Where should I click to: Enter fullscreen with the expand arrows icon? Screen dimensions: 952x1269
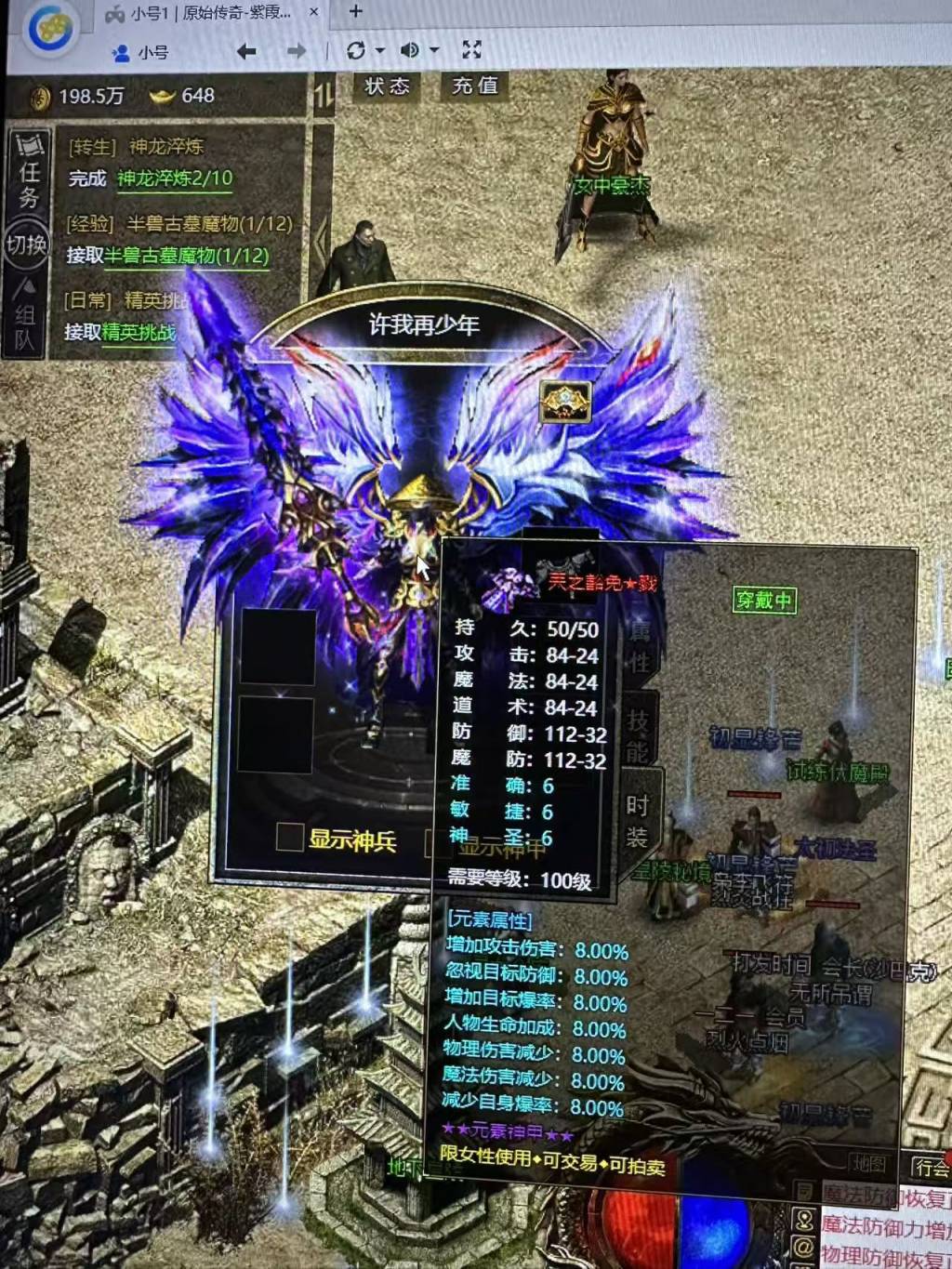pos(472,50)
